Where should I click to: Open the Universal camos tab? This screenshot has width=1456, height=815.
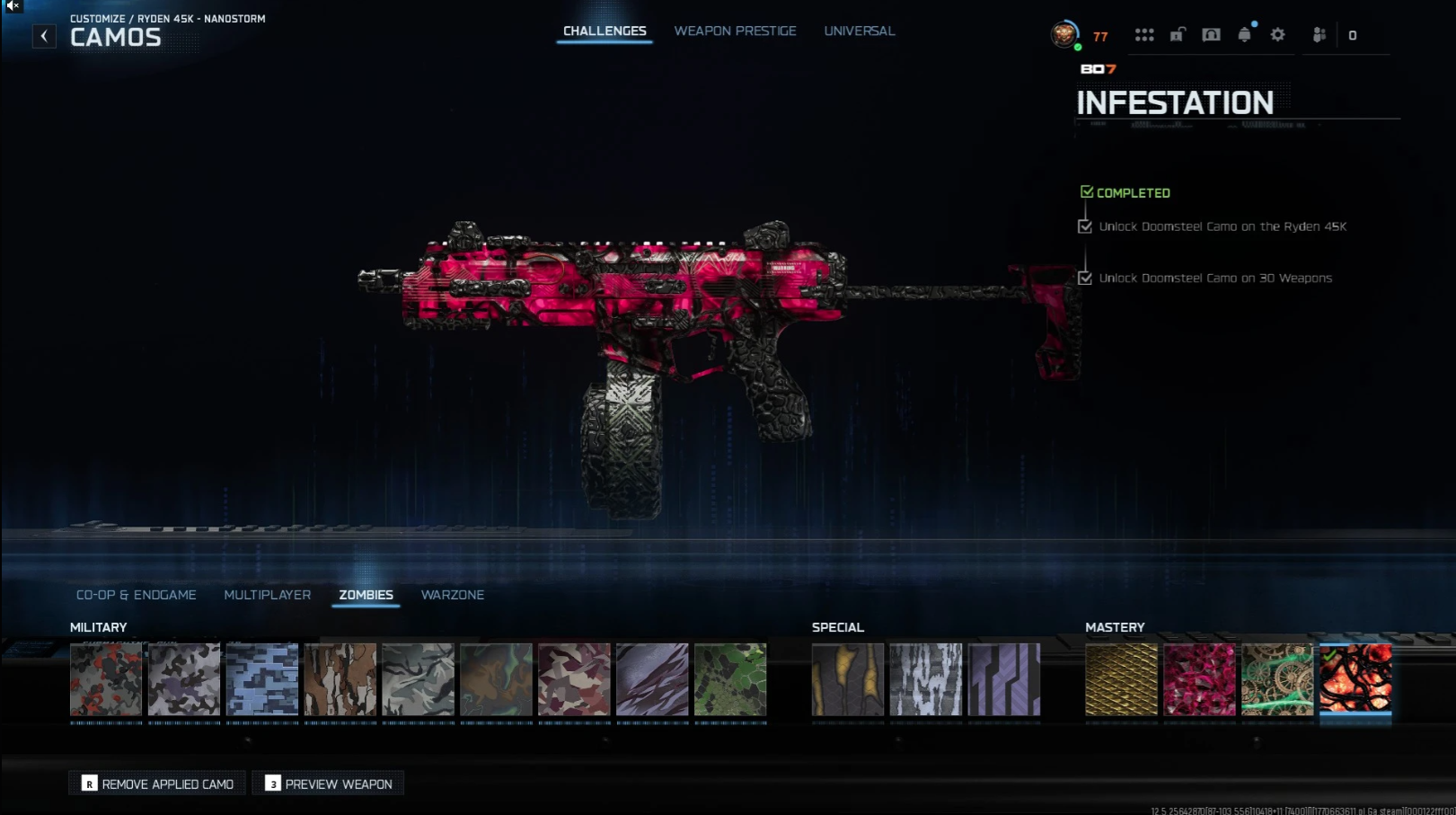pyautogui.click(x=859, y=31)
